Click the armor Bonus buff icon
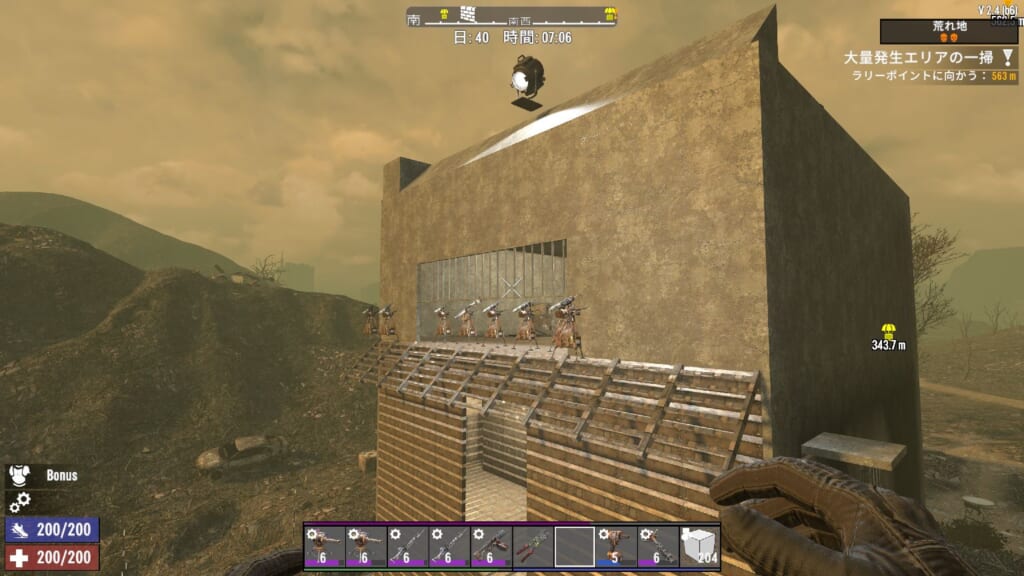This screenshot has height=576, width=1024. [x=19, y=476]
